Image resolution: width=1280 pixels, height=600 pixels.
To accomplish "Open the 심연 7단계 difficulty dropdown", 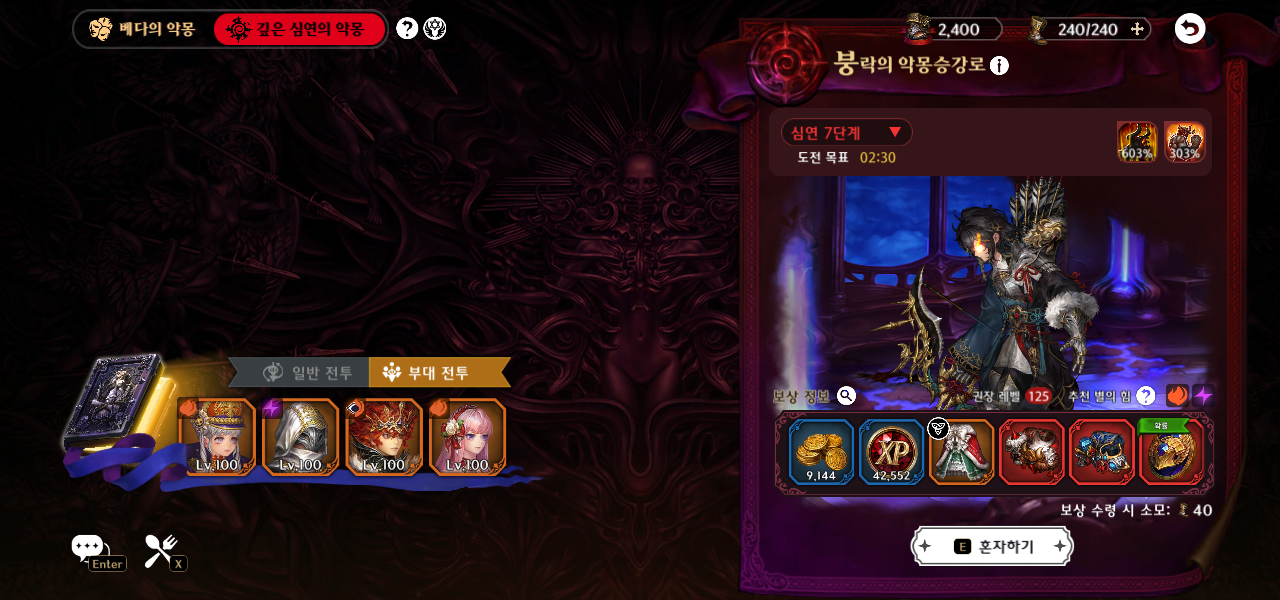I will [846, 132].
